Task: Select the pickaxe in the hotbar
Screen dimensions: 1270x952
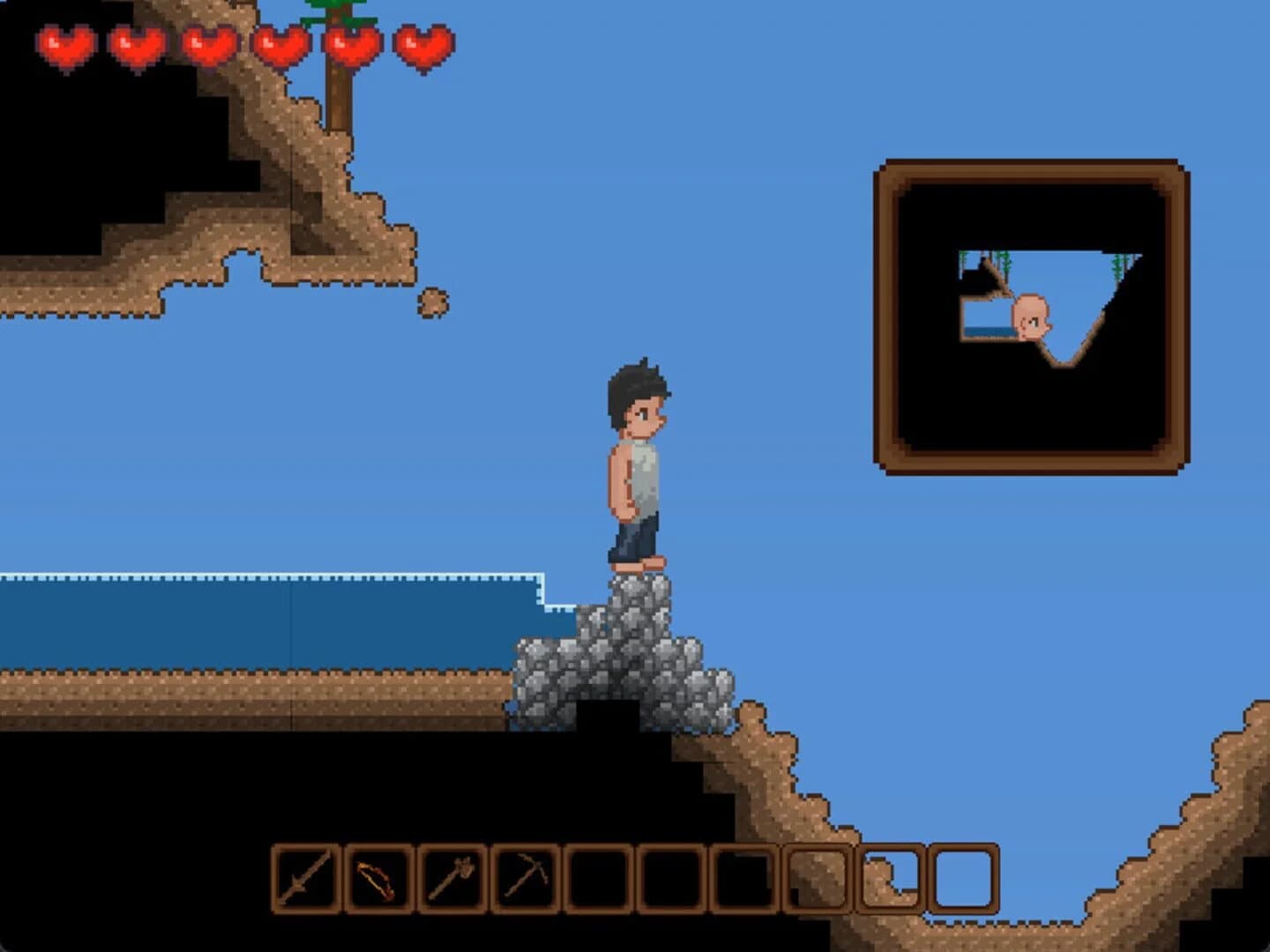Action: tap(527, 880)
